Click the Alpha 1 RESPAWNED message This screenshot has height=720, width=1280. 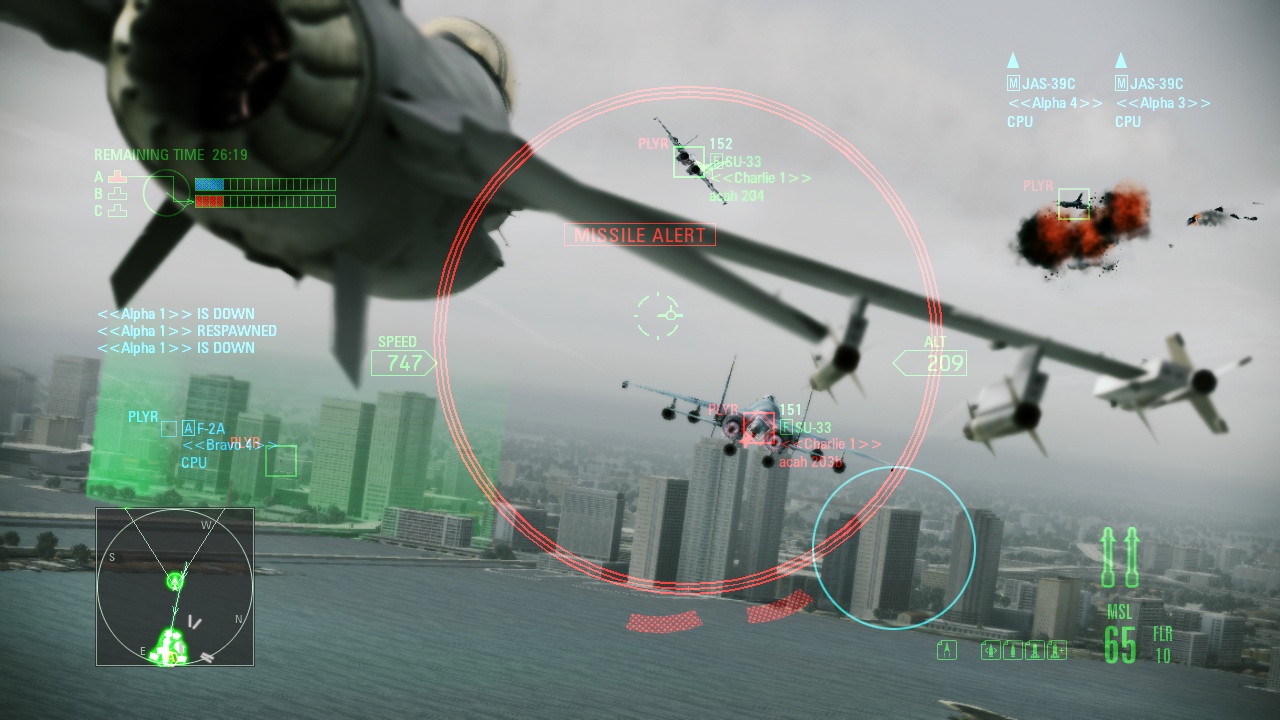point(187,330)
